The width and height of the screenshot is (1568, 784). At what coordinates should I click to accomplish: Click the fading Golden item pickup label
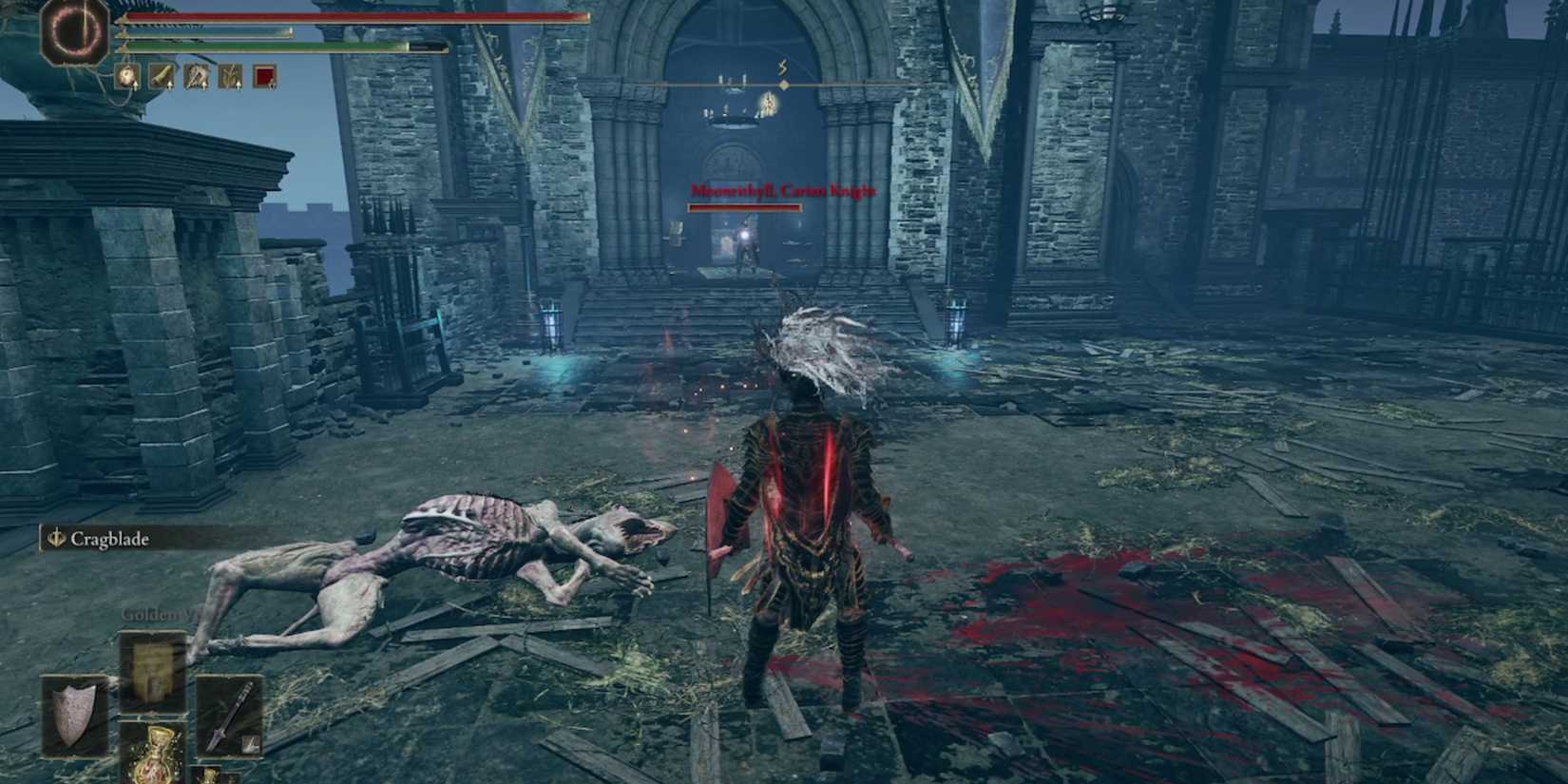(152, 614)
